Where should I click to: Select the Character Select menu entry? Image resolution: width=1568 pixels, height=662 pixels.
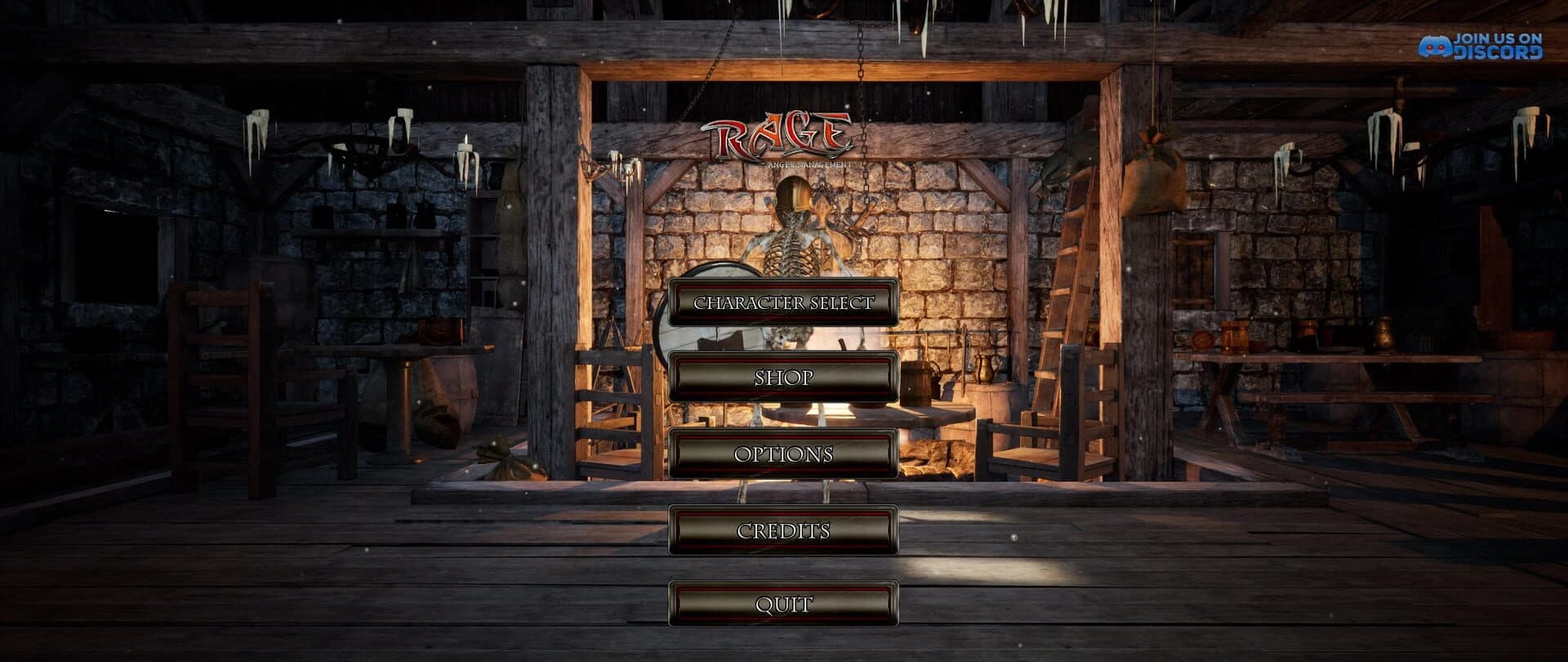783,302
